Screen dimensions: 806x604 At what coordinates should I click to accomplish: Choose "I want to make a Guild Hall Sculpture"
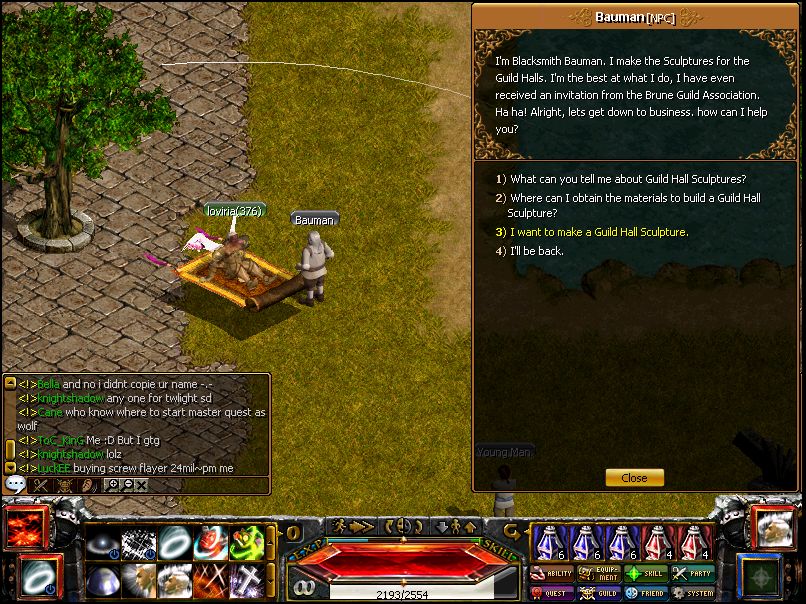(x=599, y=232)
